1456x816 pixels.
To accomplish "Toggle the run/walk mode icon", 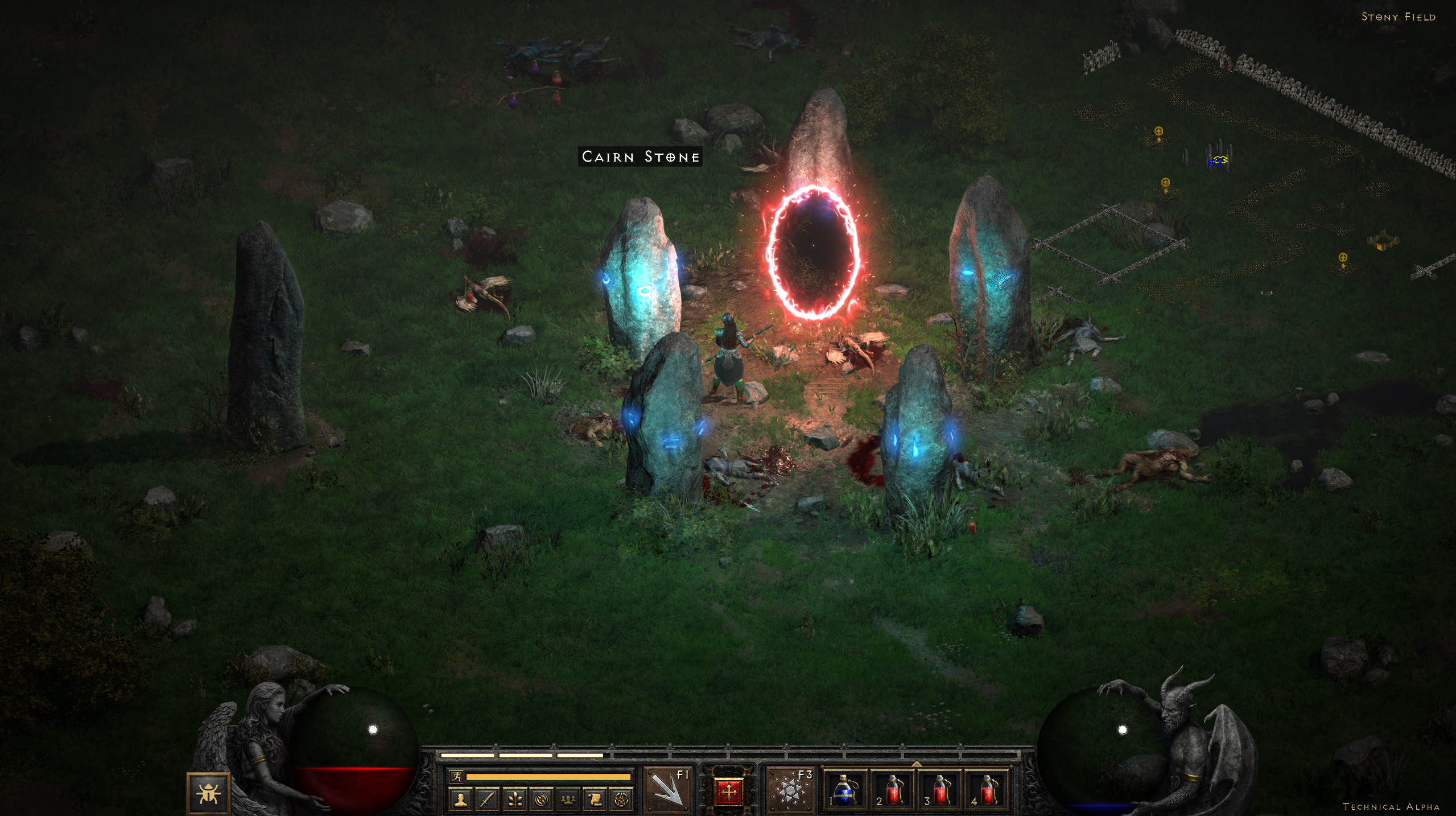I will [x=457, y=776].
